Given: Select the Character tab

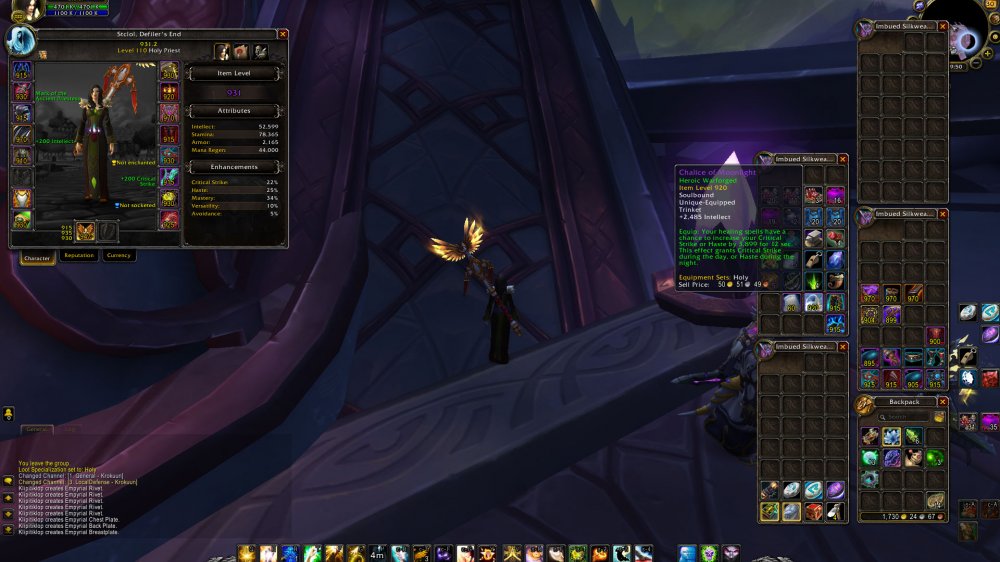Looking at the screenshot, I should pyautogui.click(x=38, y=256).
